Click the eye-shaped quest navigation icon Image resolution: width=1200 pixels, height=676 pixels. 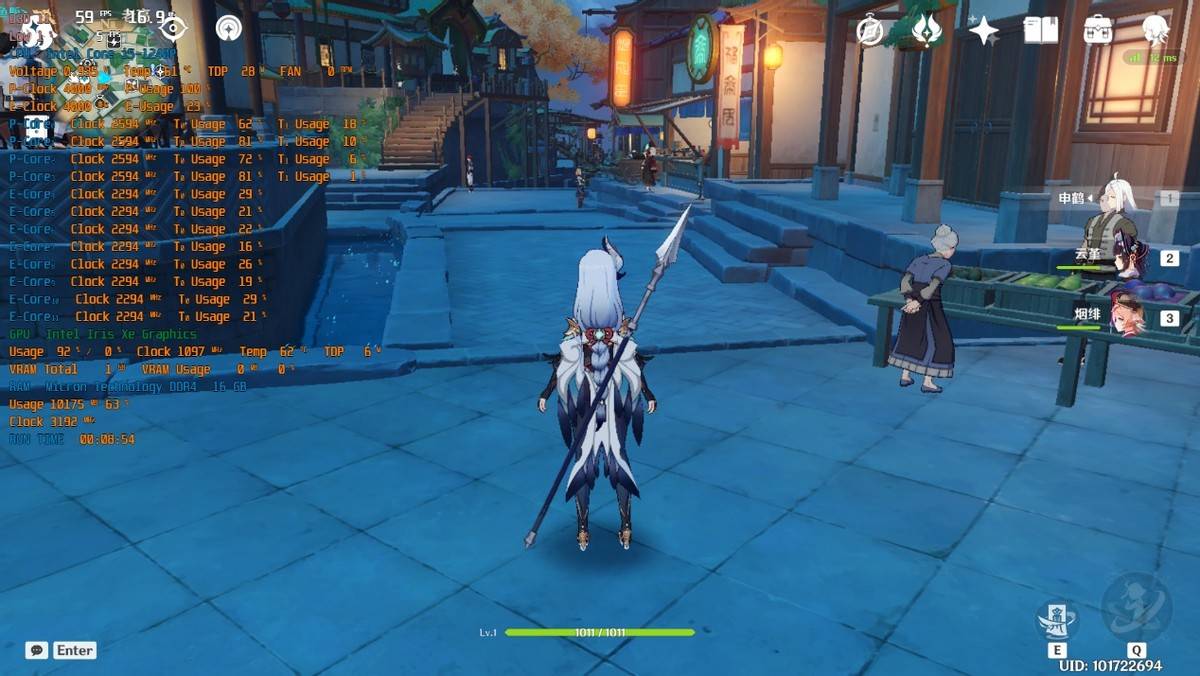point(173,28)
